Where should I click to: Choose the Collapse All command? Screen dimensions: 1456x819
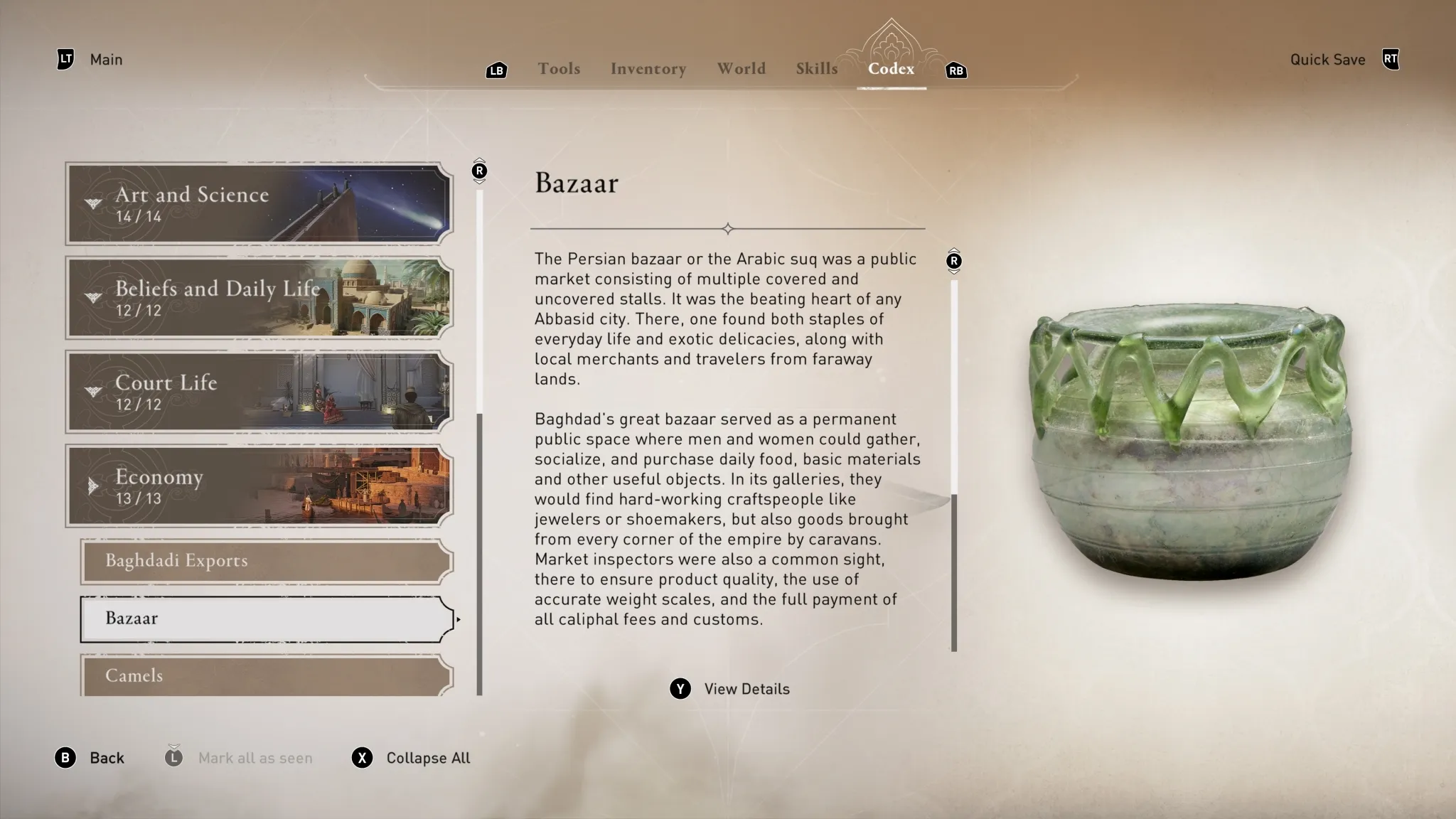point(428,758)
